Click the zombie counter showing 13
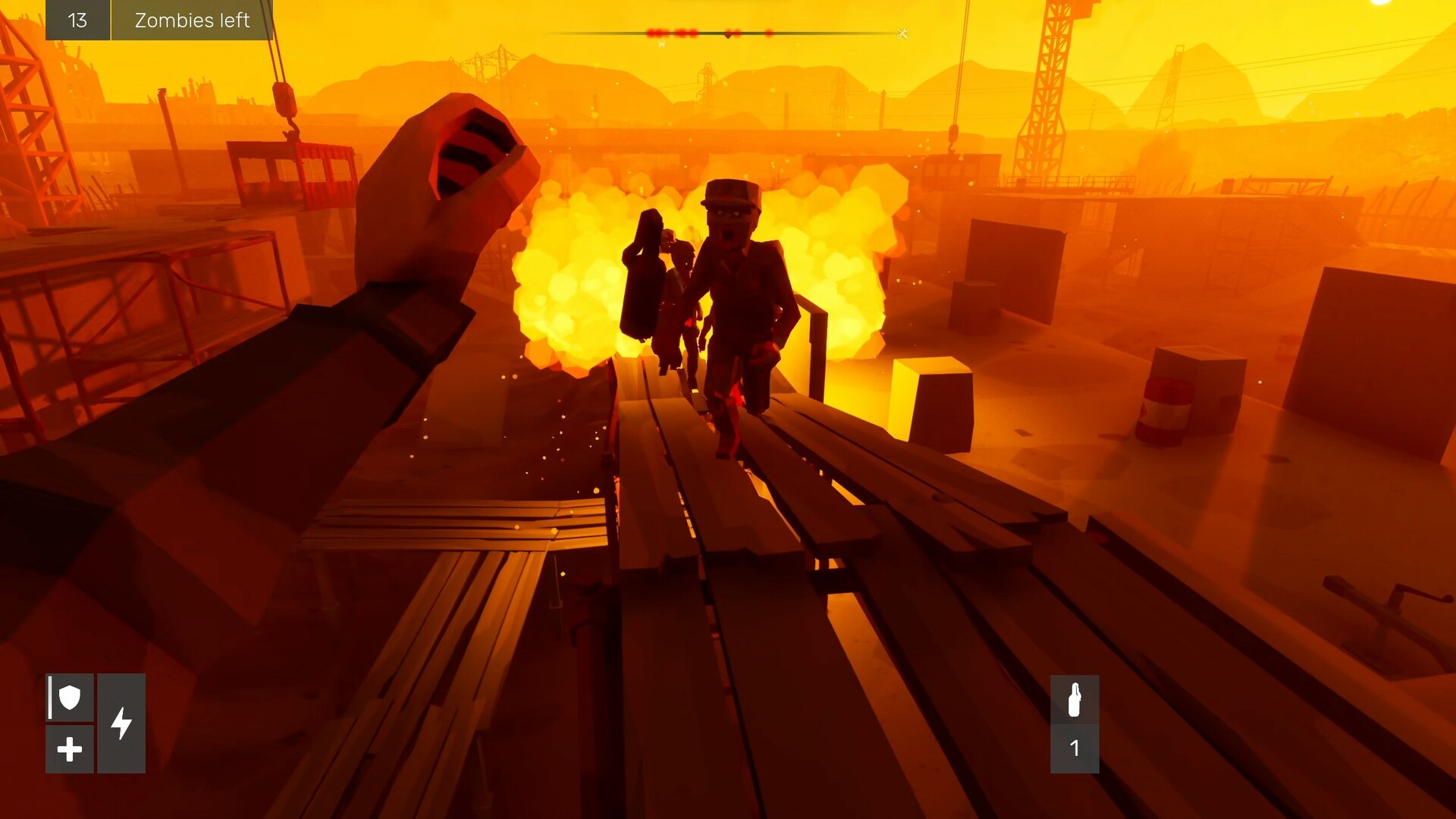 point(78,20)
